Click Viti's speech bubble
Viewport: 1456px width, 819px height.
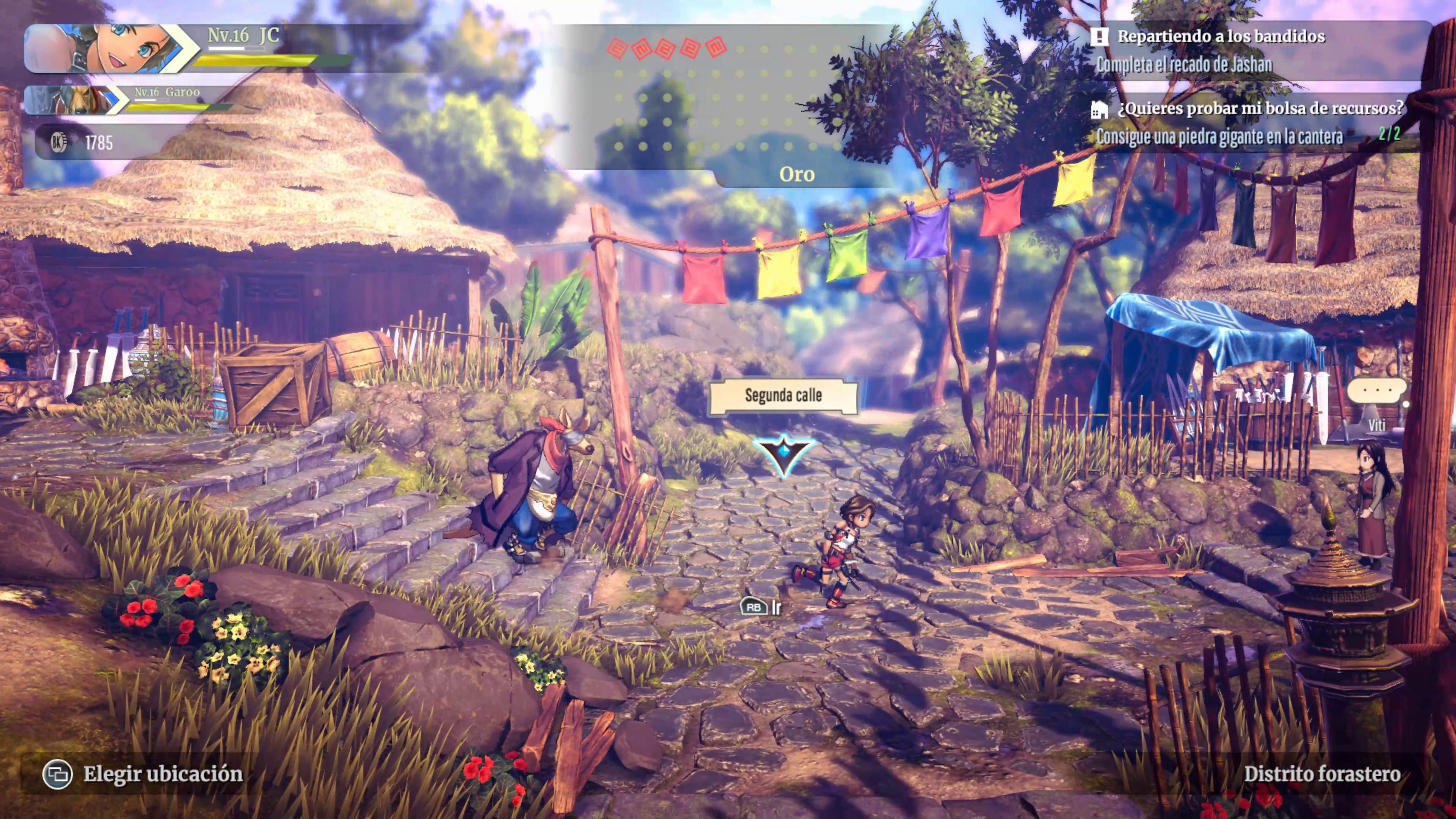click(x=1376, y=391)
